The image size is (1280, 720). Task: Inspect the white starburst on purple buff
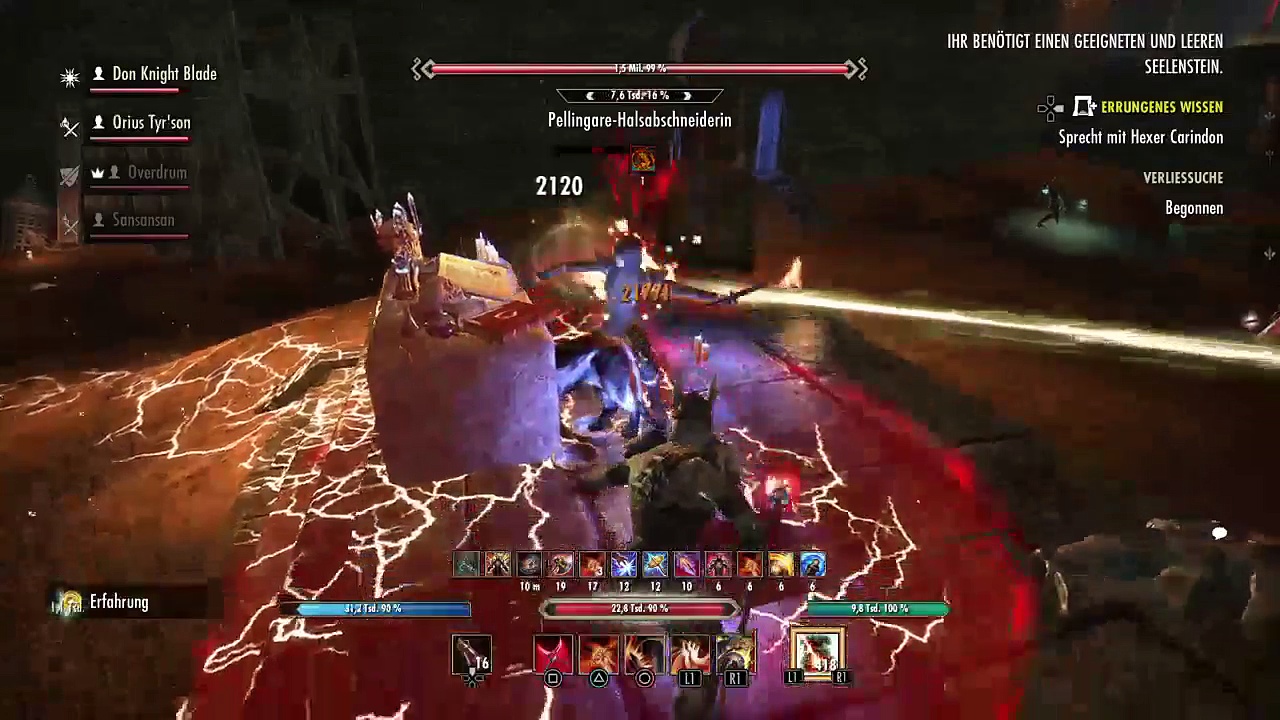click(x=623, y=565)
